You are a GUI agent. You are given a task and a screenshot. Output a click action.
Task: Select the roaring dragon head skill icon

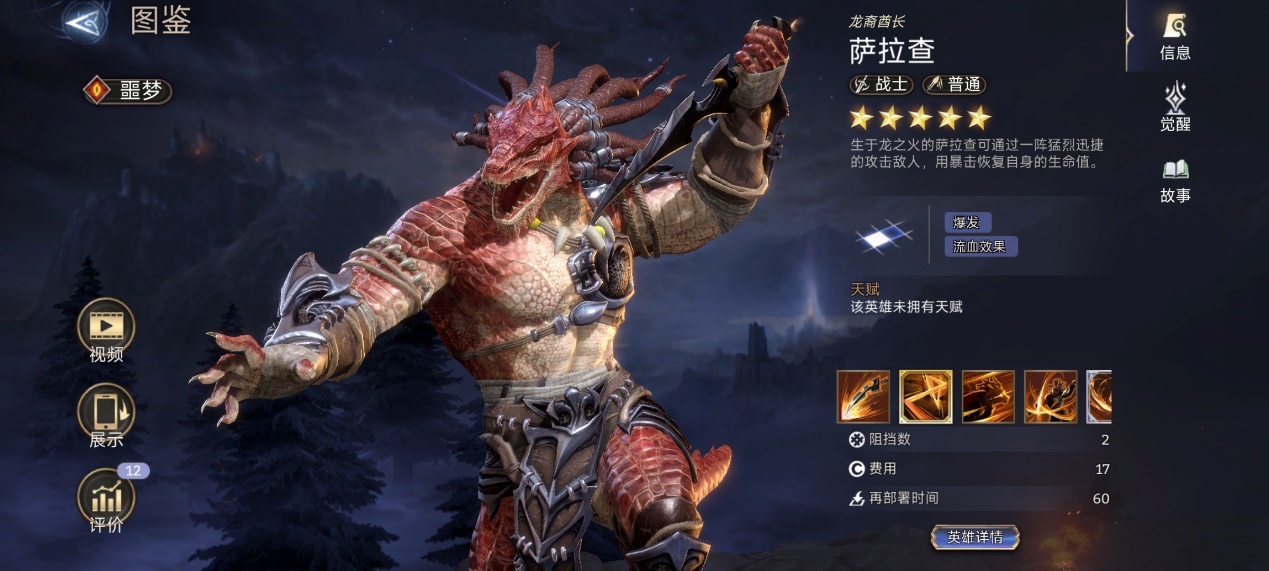[x=988, y=396]
